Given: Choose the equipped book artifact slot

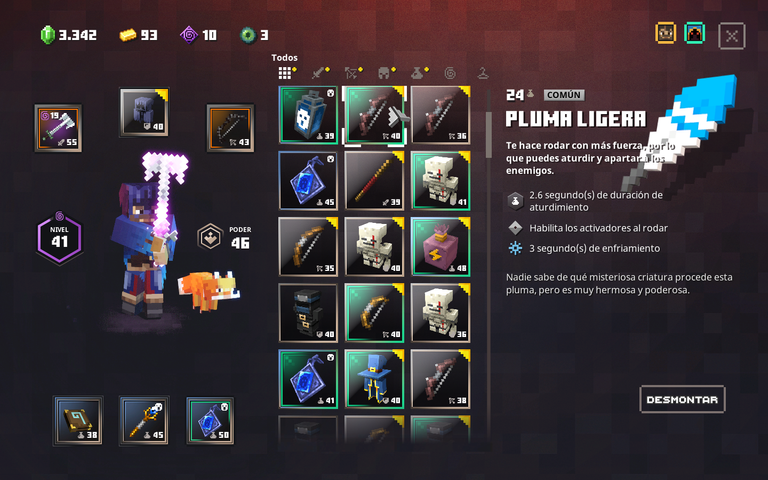Looking at the screenshot, I should pos(77,420).
